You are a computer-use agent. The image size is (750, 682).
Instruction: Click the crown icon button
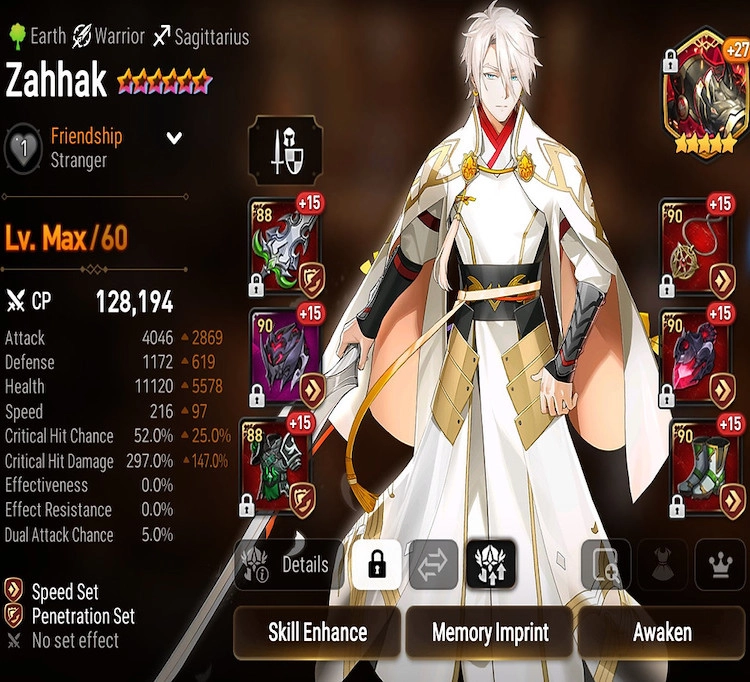(719, 565)
